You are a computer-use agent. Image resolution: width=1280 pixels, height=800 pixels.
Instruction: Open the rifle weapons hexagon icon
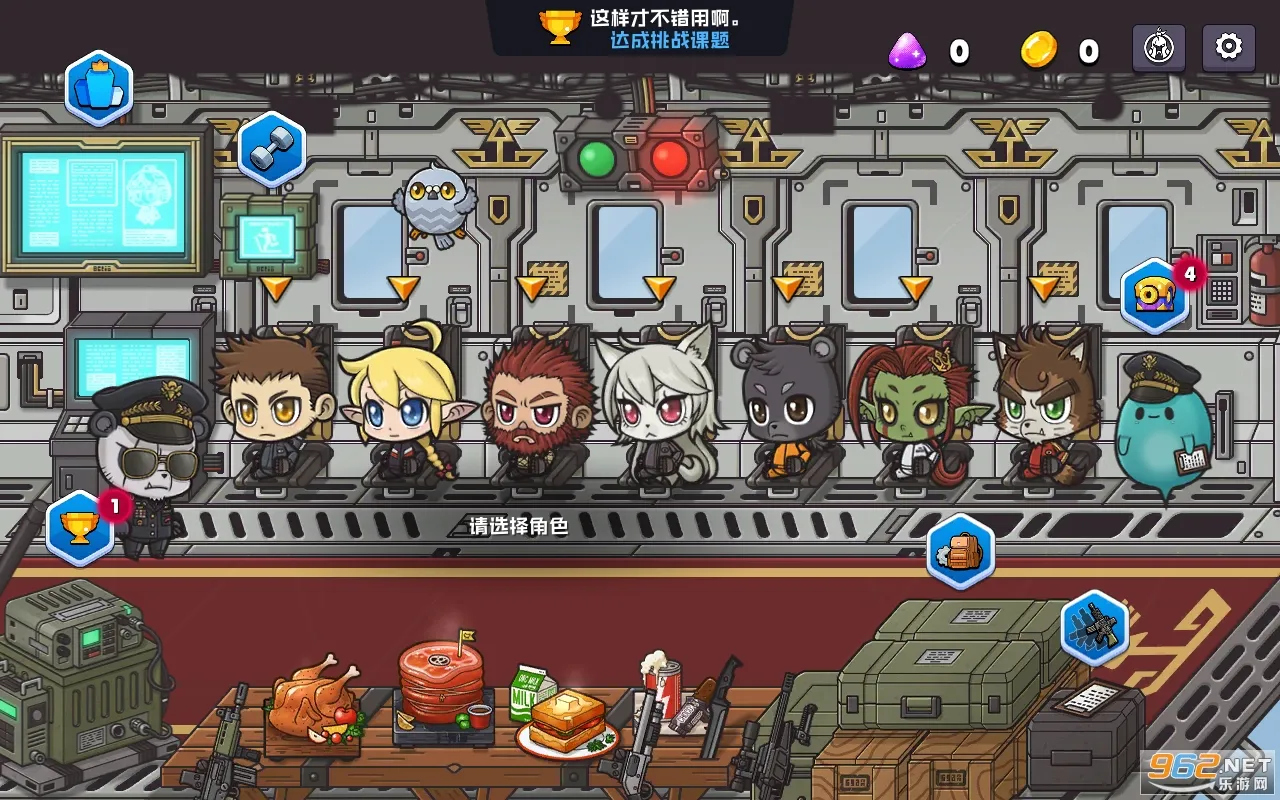(x=1094, y=627)
